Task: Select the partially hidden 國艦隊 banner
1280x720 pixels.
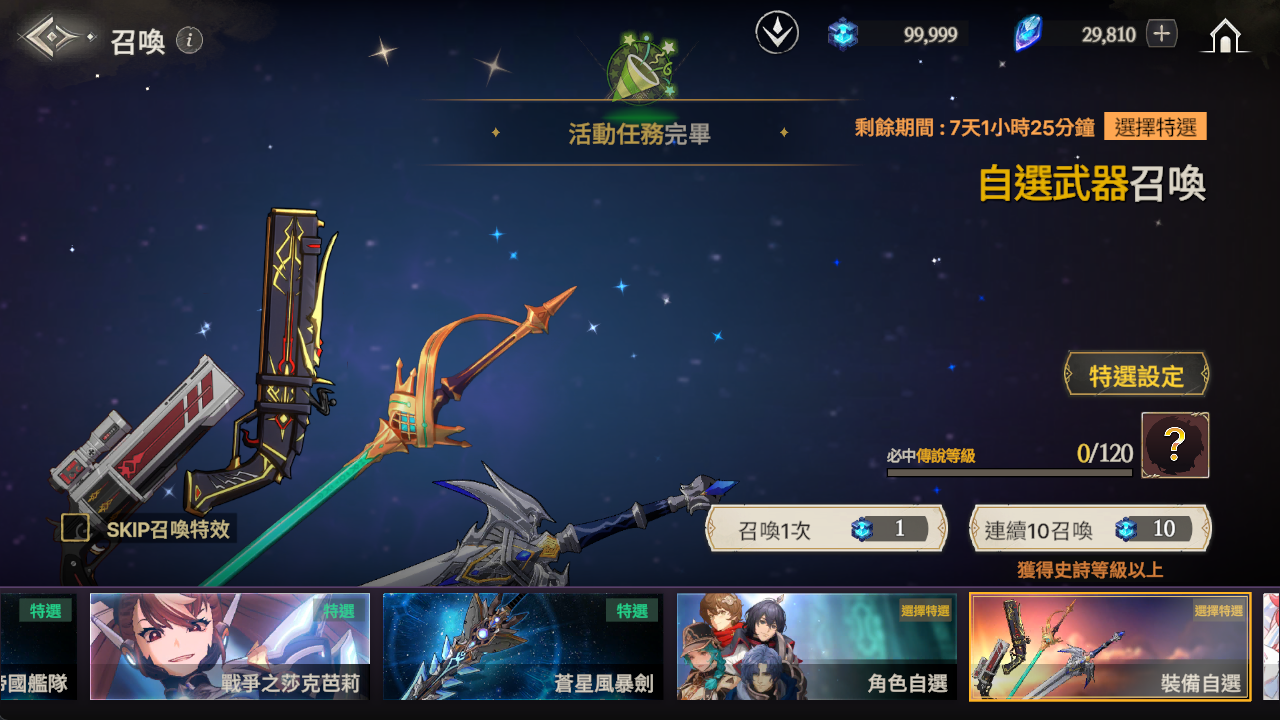Action: tap(38, 646)
